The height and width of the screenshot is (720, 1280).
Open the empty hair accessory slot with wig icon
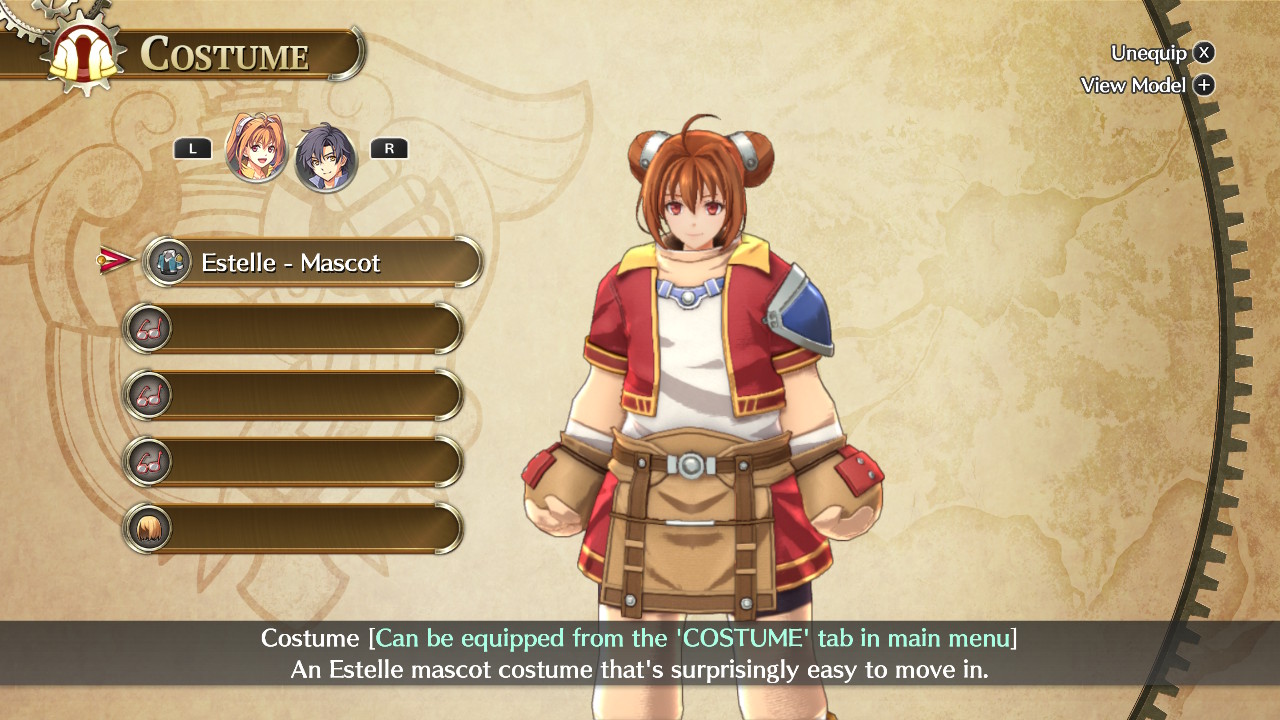point(293,528)
